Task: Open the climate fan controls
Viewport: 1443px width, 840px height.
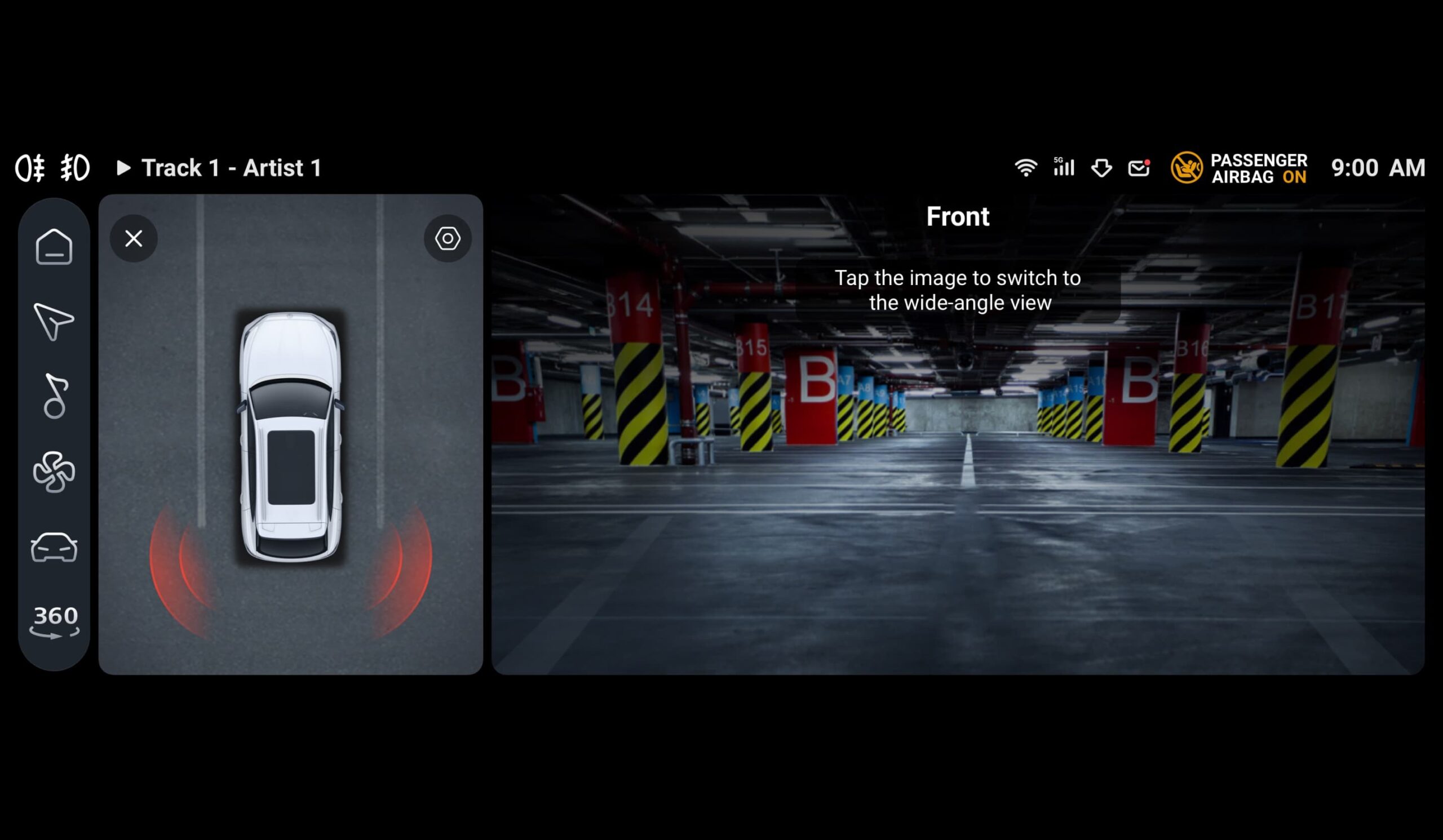Action: pos(54,472)
